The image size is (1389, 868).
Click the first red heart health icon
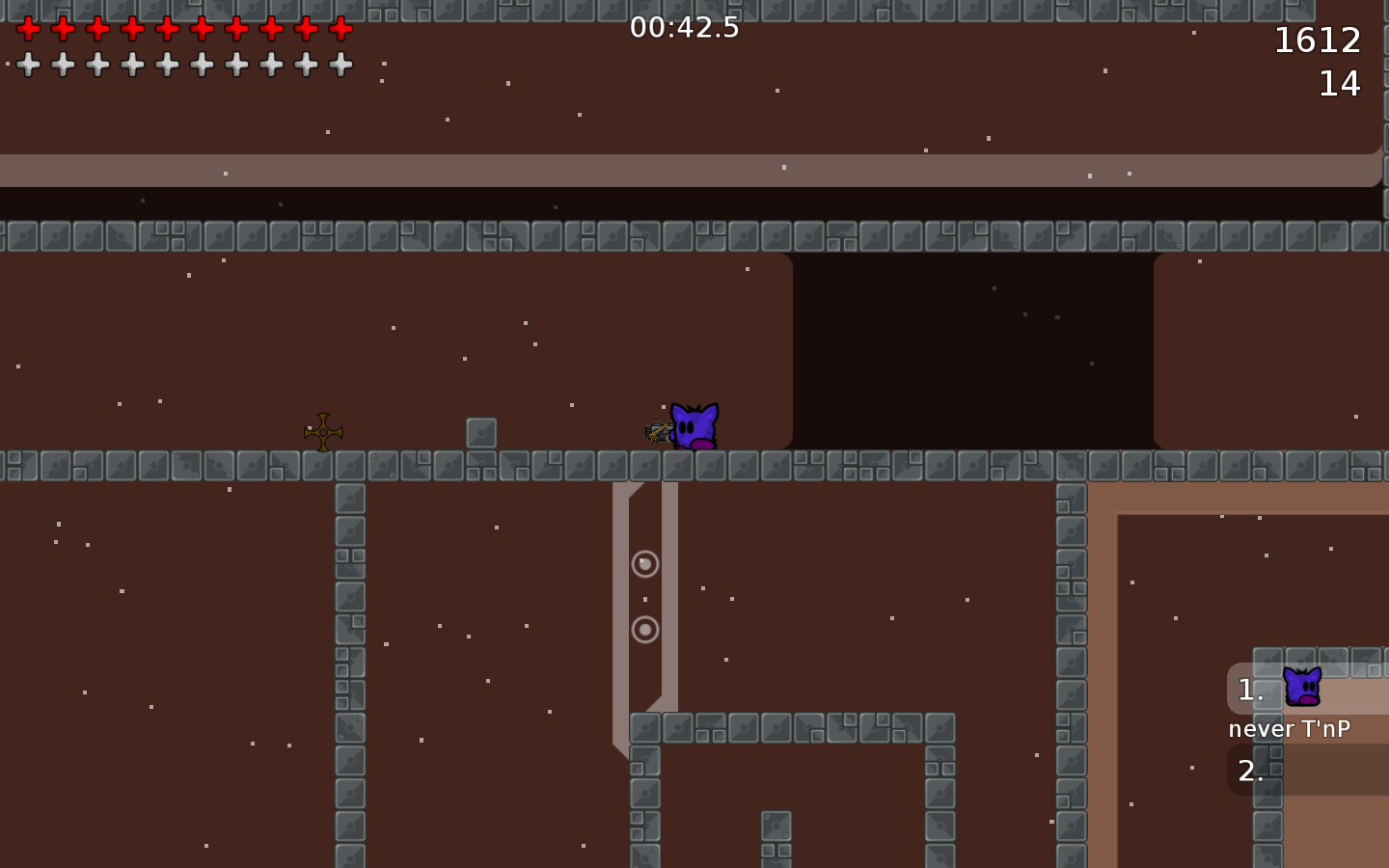pos(29,29)
